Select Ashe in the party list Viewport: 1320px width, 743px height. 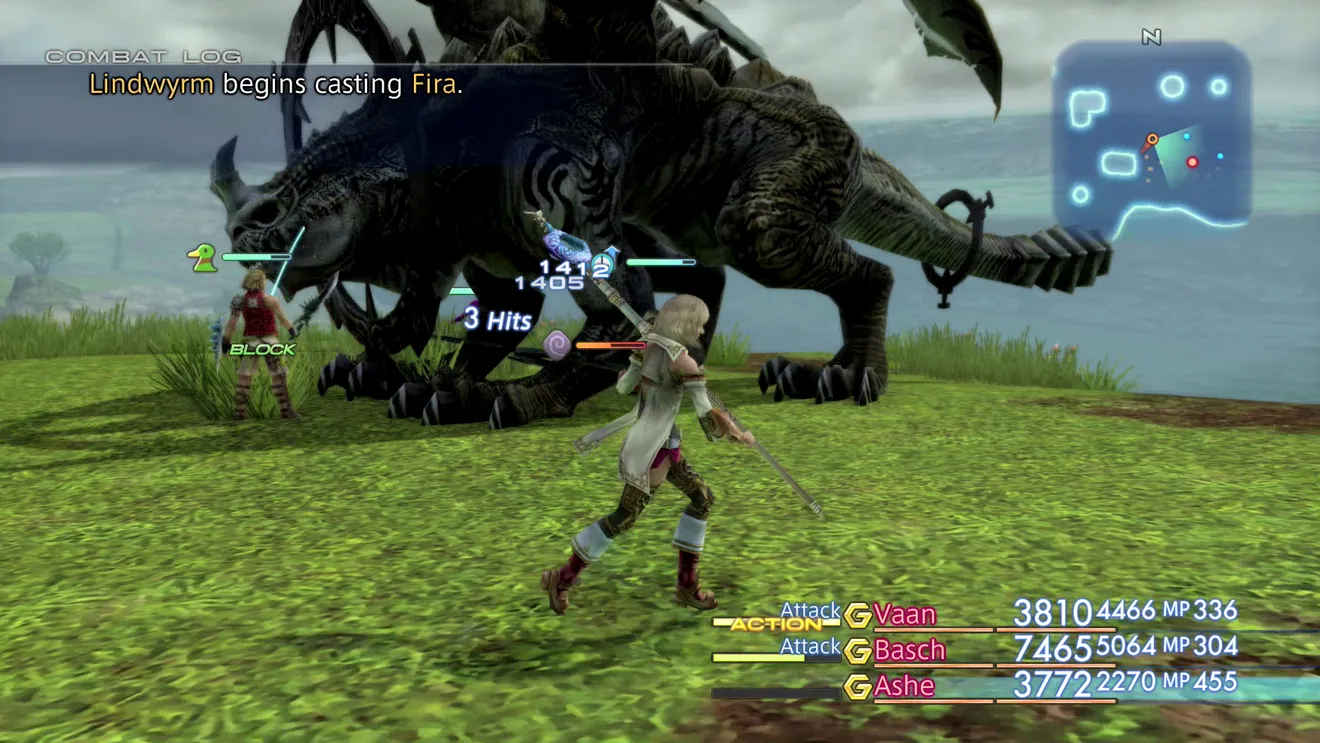(904, 686)
